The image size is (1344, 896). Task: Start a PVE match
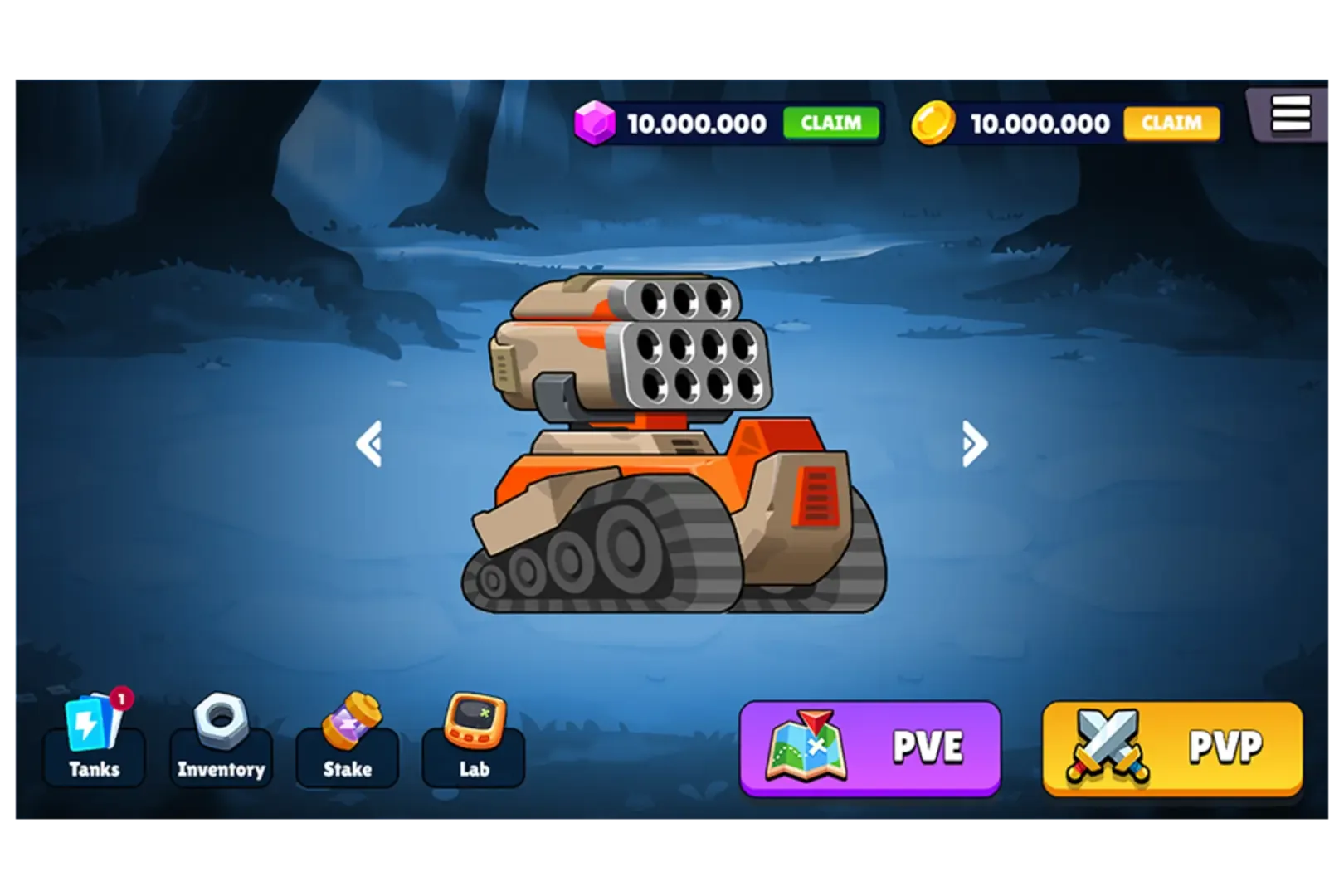[x=869, y=745]
